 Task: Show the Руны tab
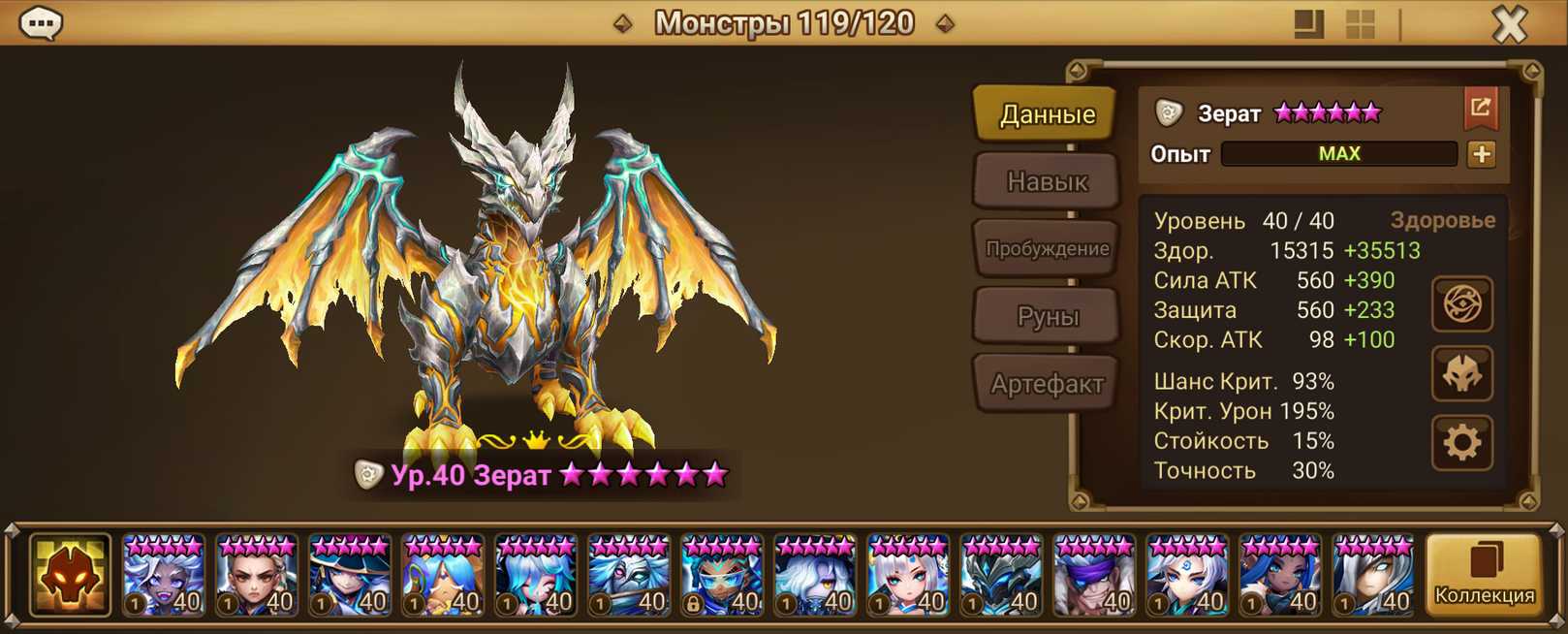pyautogui.click(x=1047, y=316)
